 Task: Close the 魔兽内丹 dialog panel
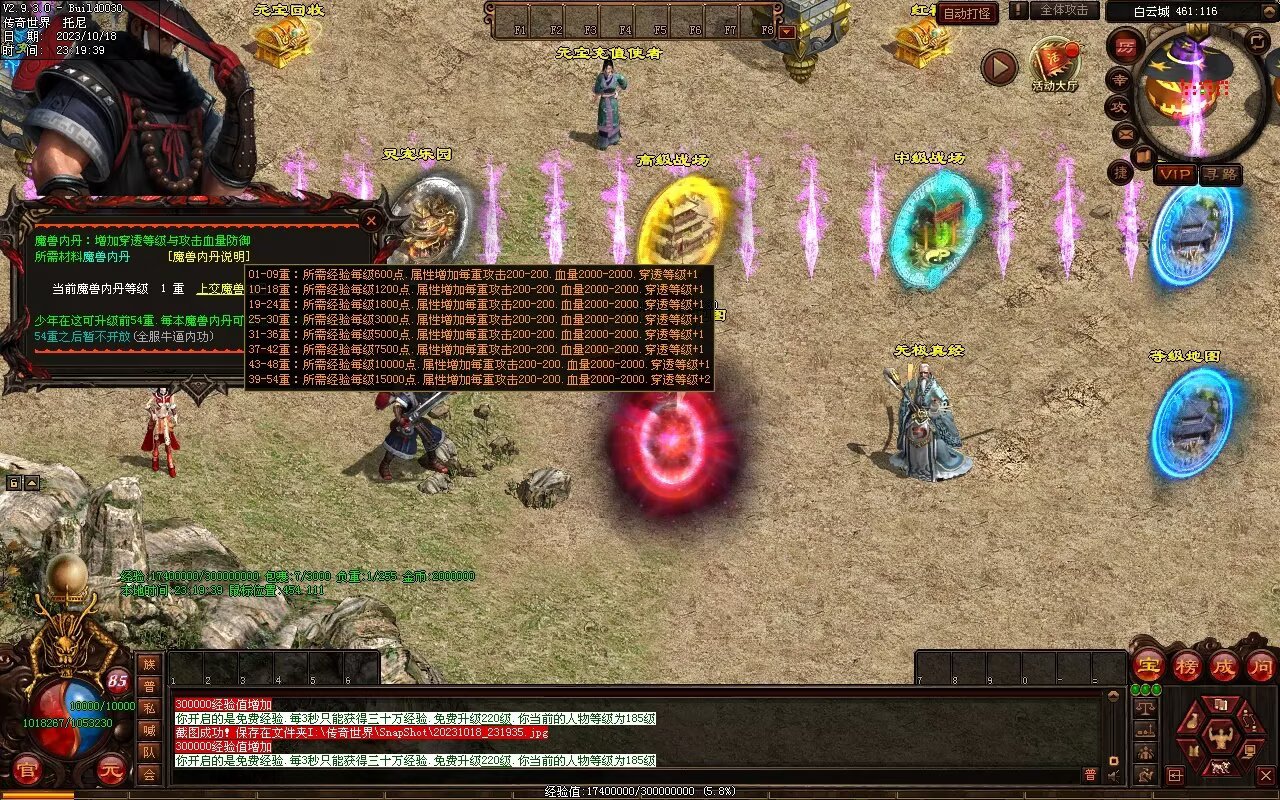click(371, 219)
